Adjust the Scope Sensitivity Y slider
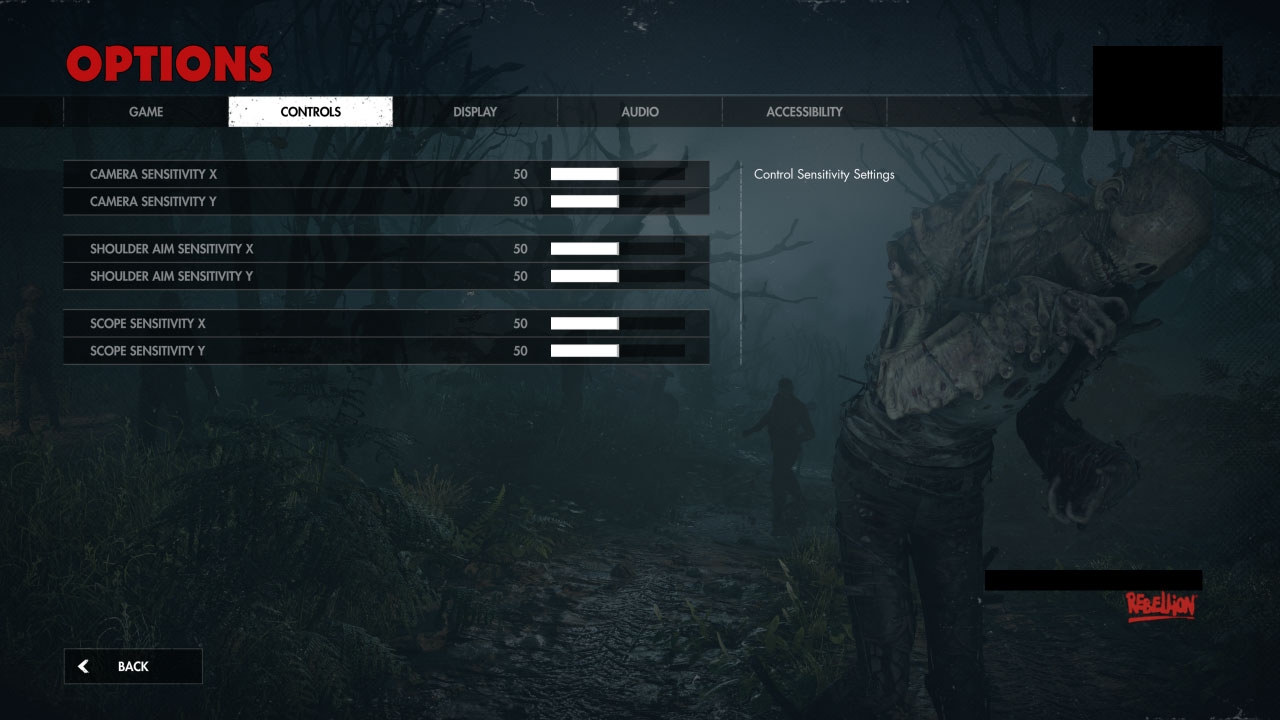This screenshot has width=1280, height=720. pos(616,350)
